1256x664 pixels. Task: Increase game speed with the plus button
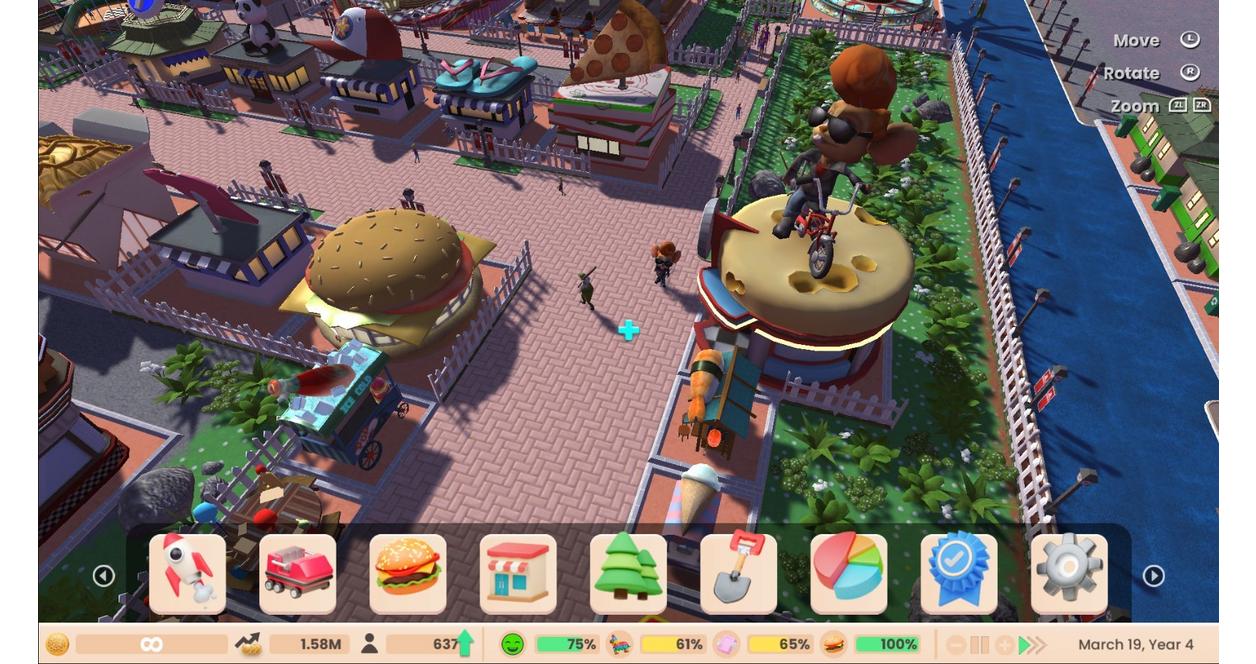pos(1005,645)
